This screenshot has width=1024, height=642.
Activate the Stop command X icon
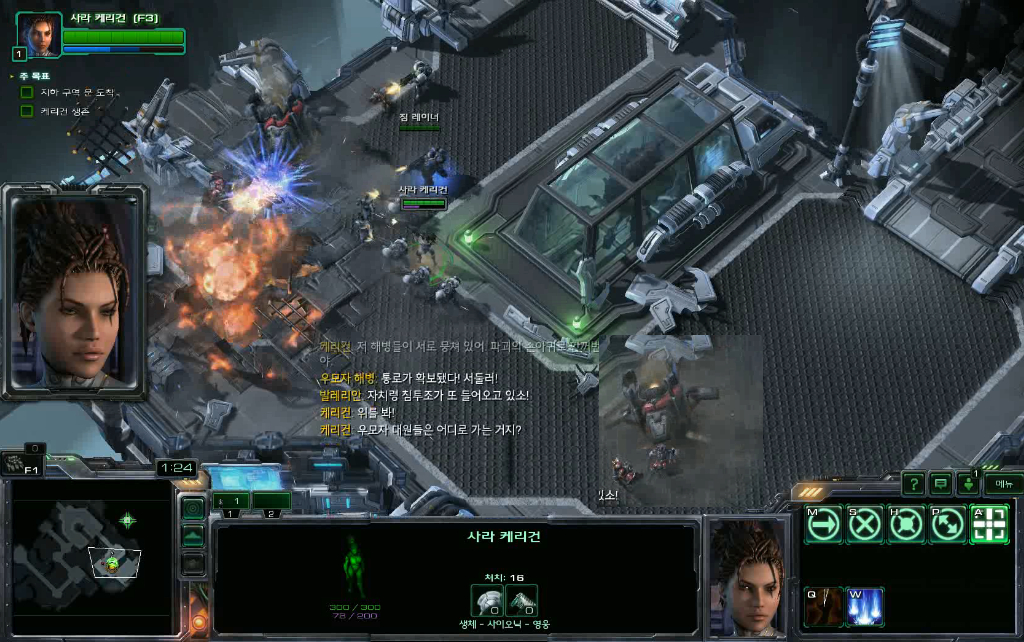864,524
